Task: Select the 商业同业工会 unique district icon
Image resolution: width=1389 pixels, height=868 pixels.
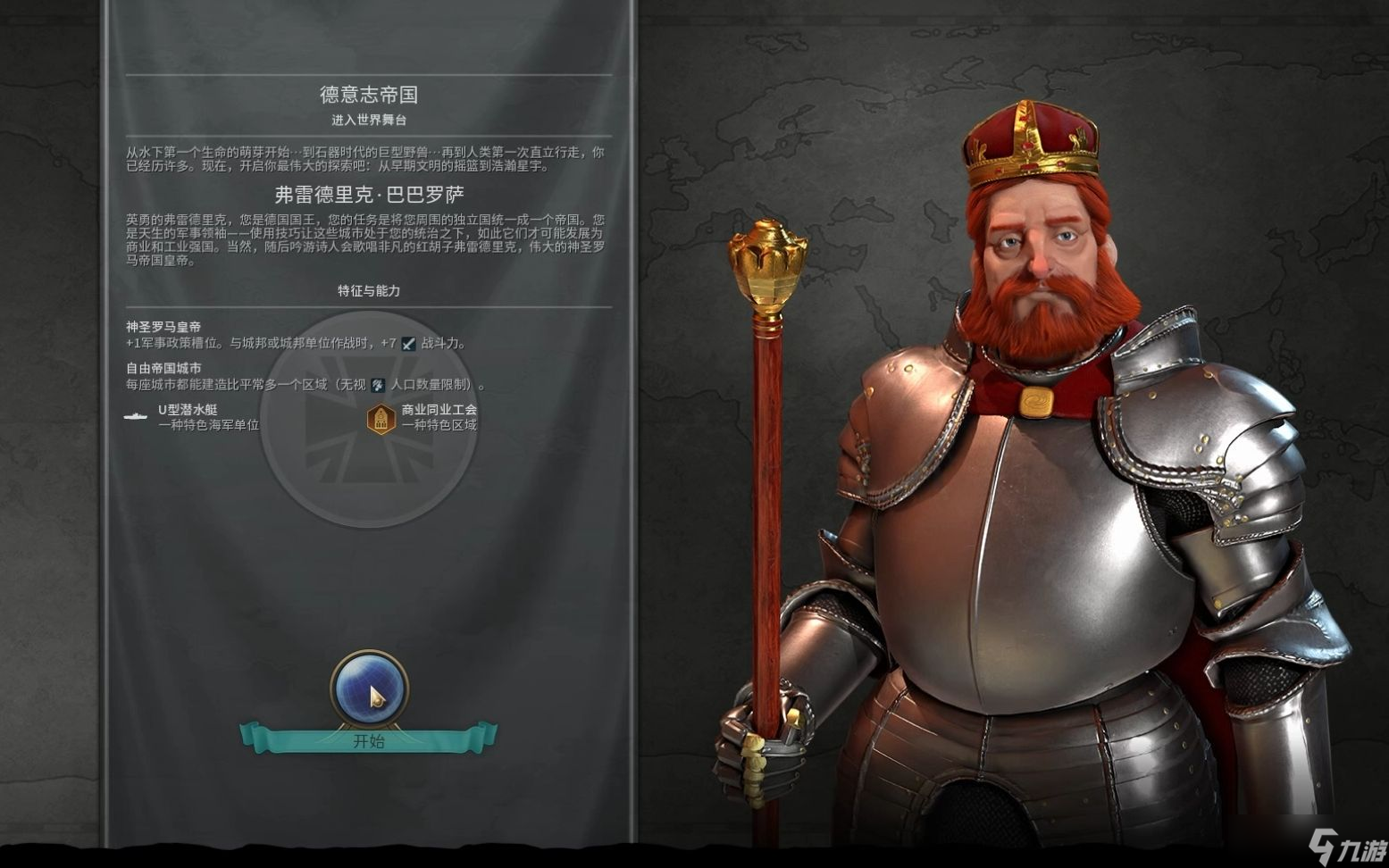Action: tap(381, 417)
